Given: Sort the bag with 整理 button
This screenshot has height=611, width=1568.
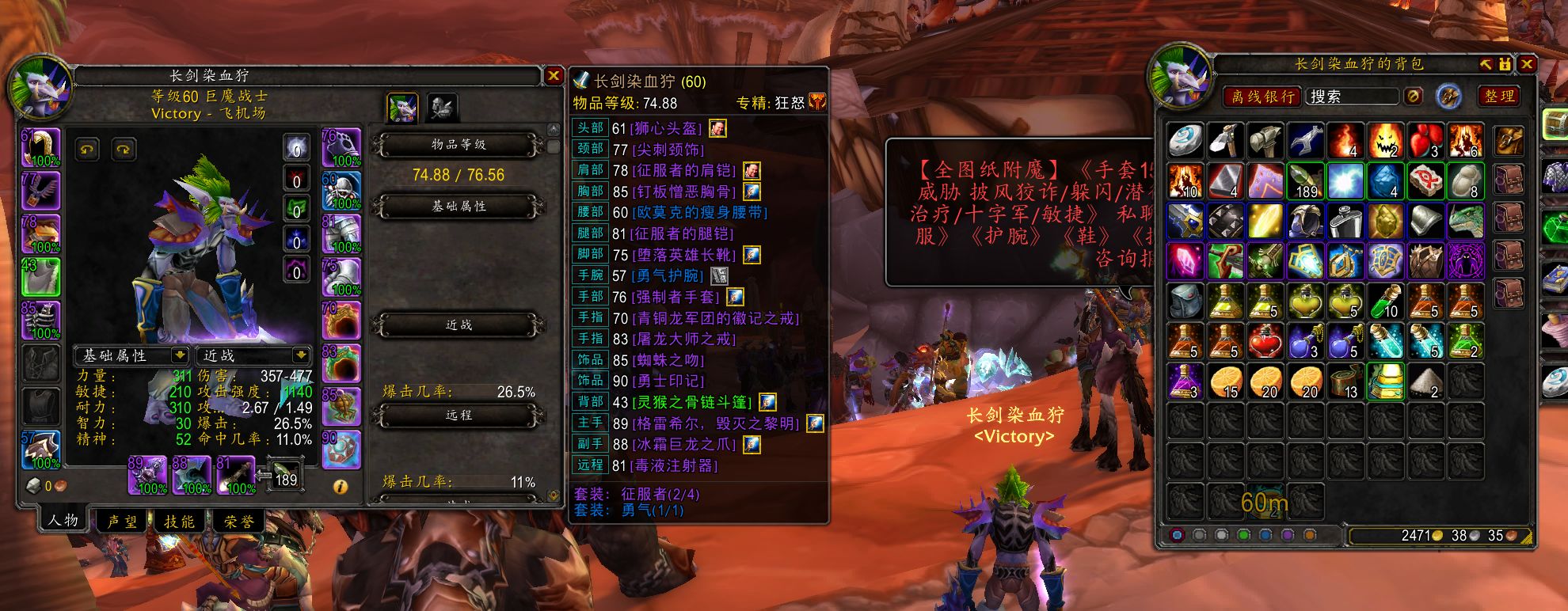Looking at the screenshot, I should [x=1499, y=97].
